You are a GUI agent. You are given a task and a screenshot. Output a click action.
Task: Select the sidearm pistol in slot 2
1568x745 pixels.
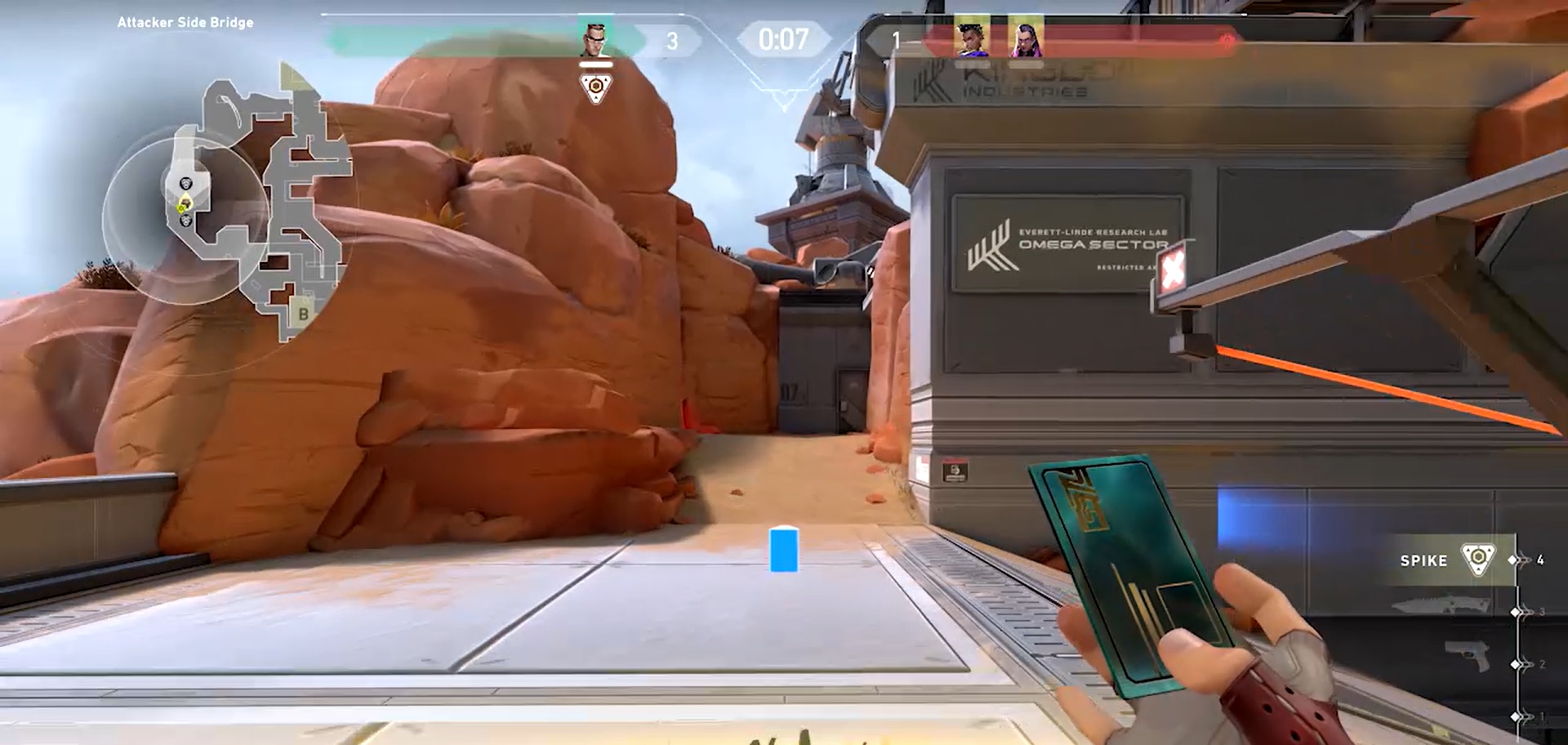pyautogui.click(x=1466, y=655)
